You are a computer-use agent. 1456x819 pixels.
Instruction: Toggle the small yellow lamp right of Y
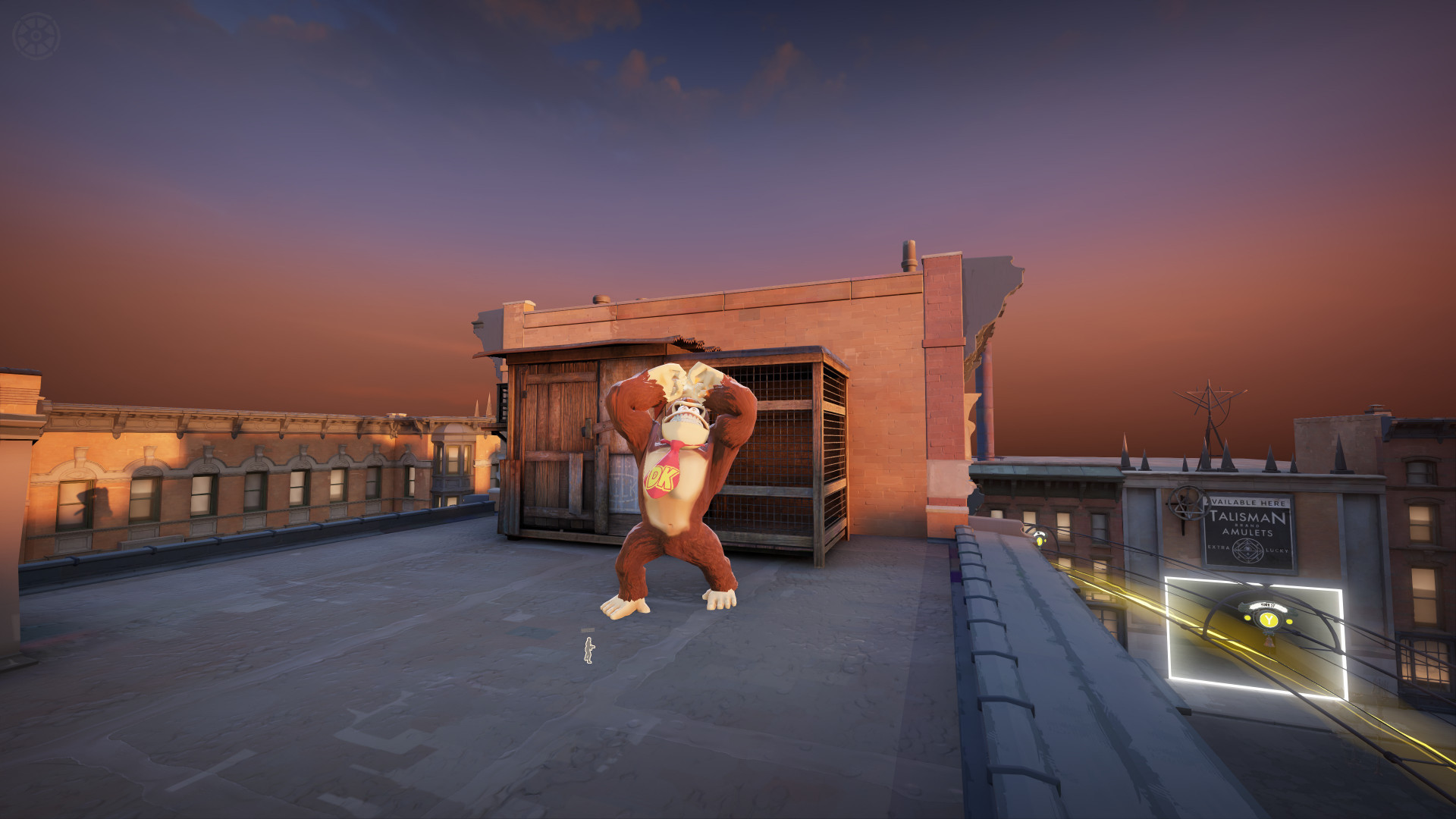point(1289,620)
